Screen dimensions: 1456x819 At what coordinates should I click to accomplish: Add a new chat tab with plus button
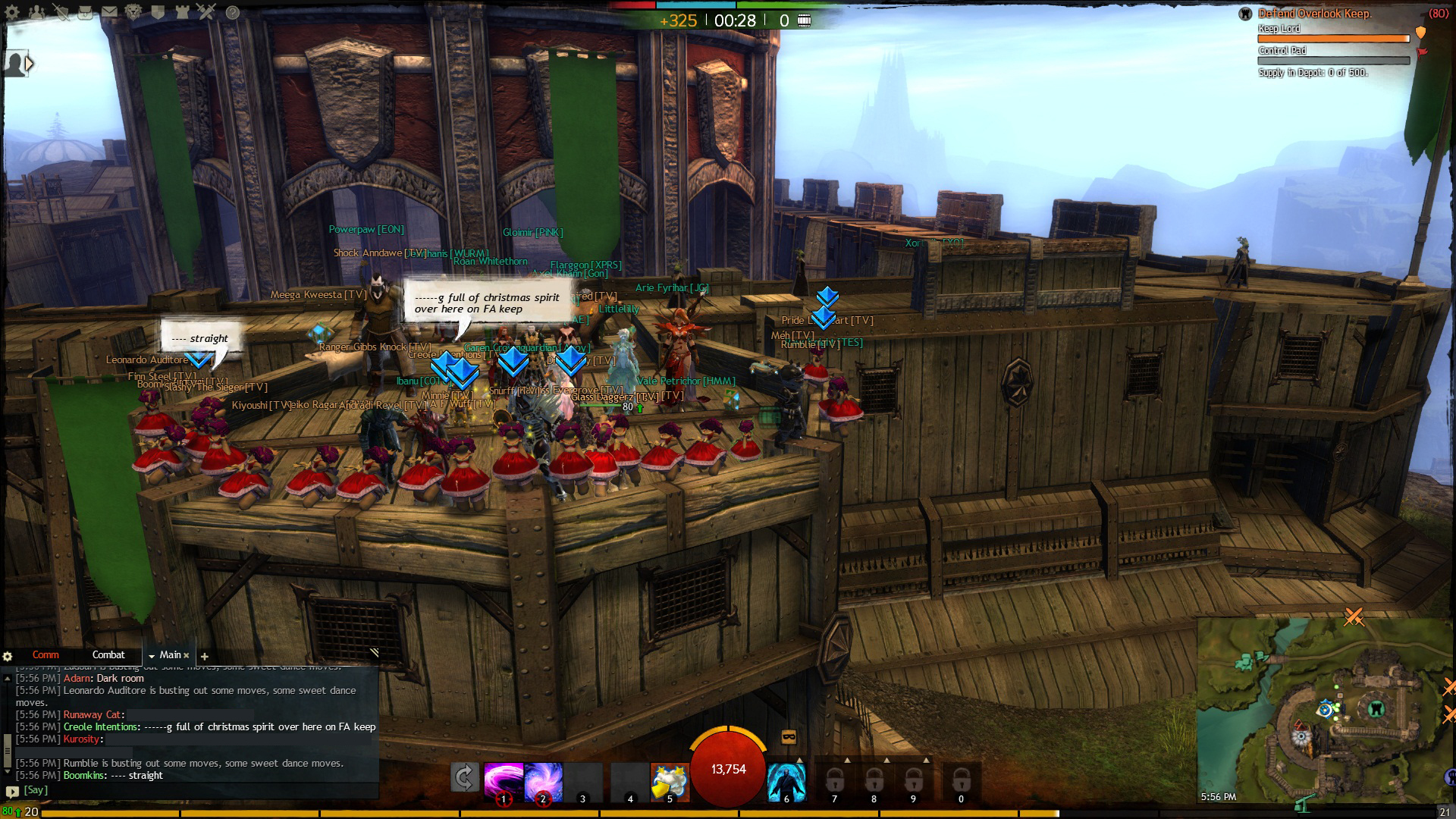coord(204,656)
